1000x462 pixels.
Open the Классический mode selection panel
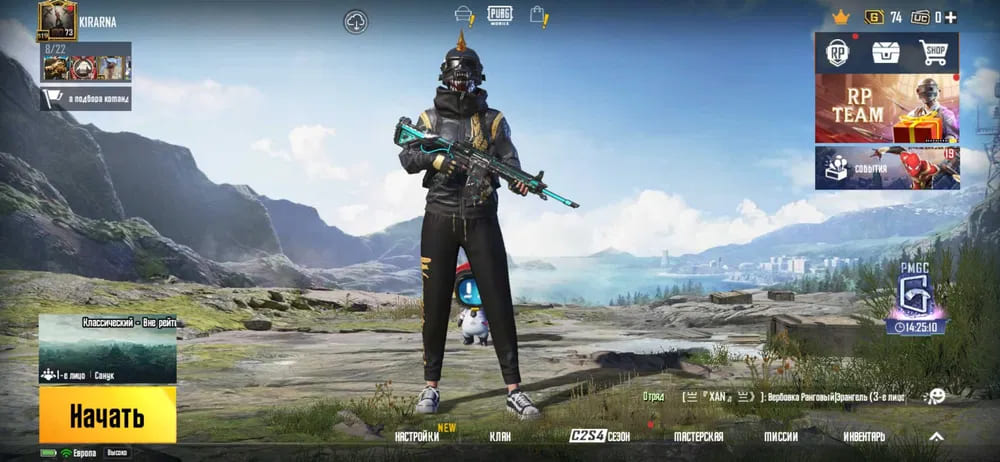[107, 348]
